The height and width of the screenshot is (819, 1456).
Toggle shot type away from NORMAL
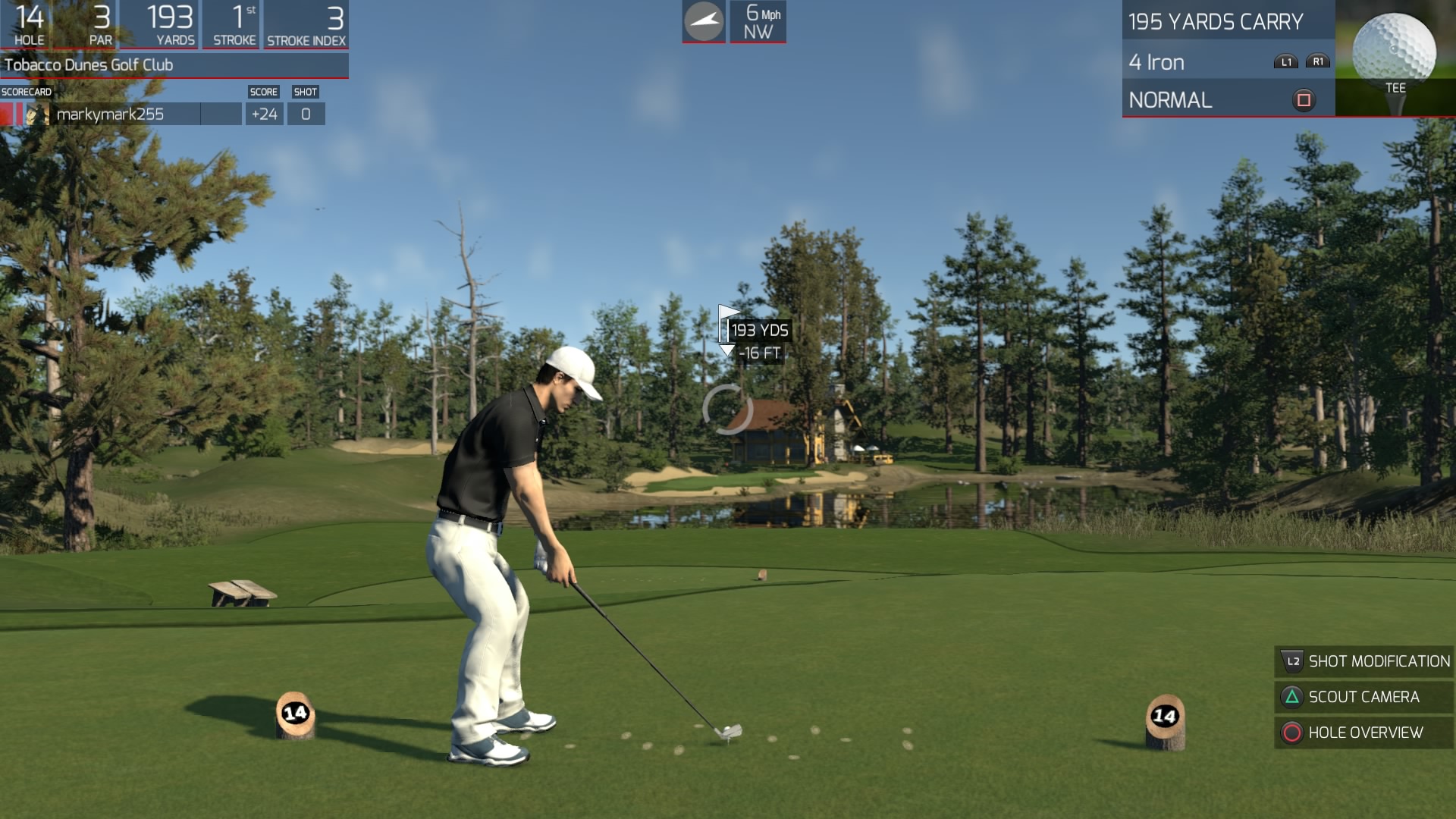point(1172,99)
